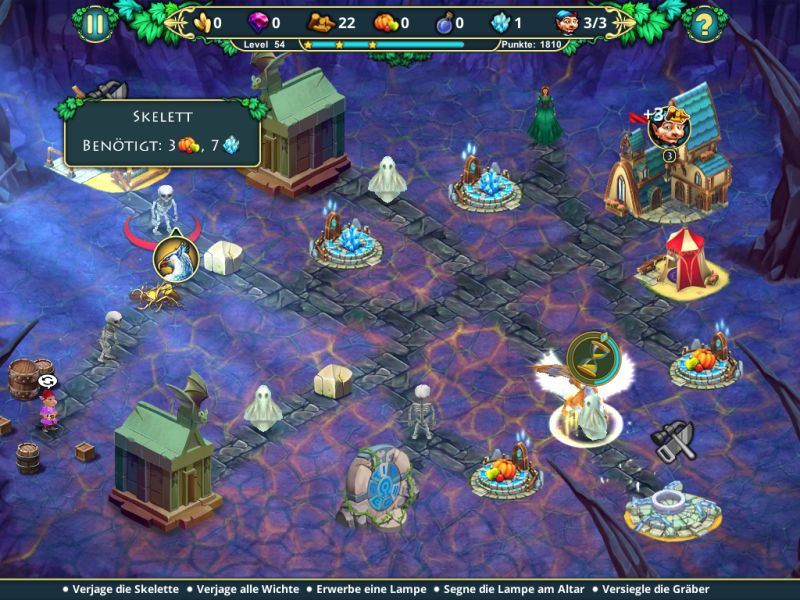The image size is (800, 600).
Task: Click the round icon beside the ringed skeleton
Action: coord(176,258)
